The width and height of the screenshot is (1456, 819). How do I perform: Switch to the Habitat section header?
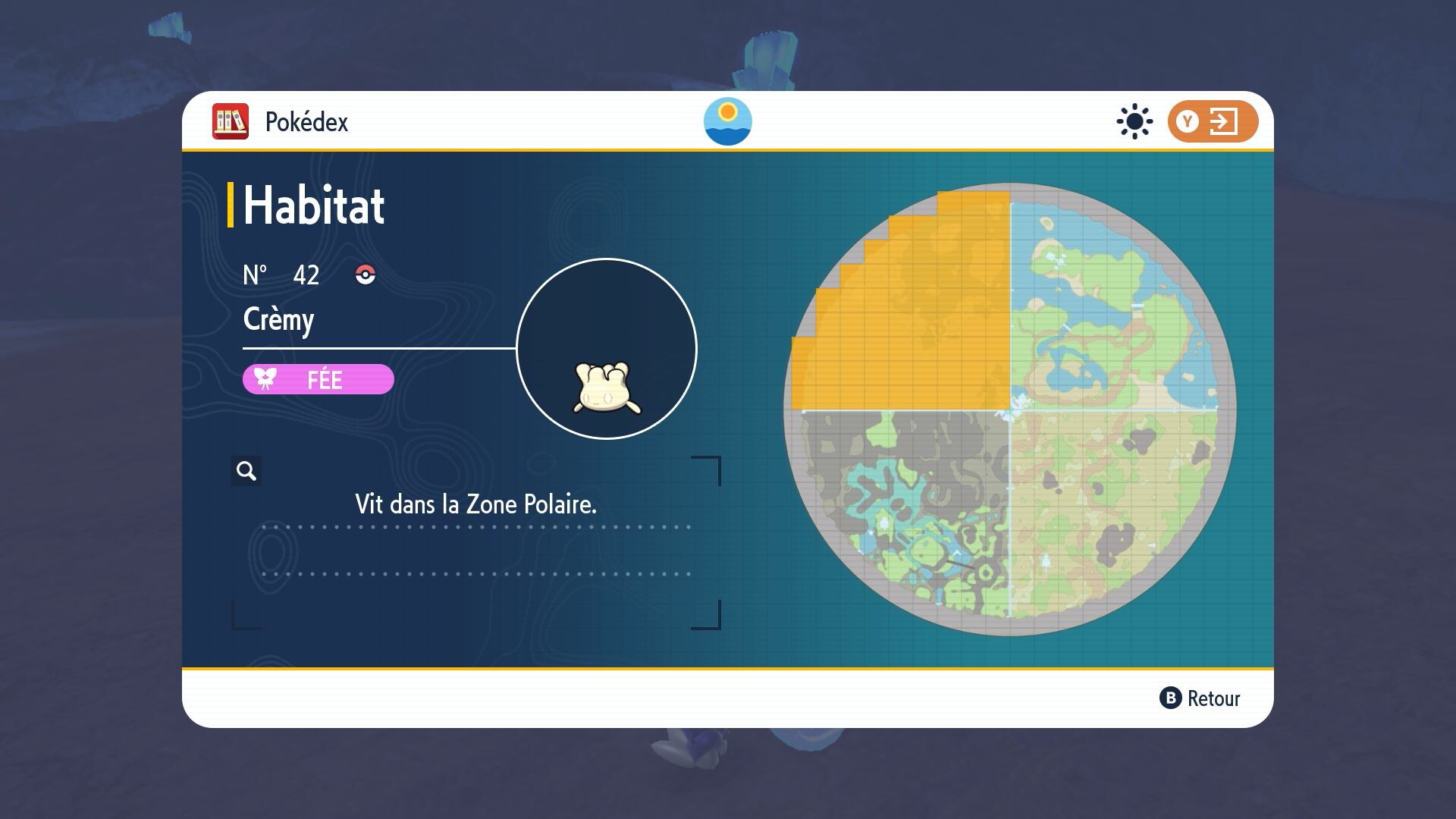point(313,203)
